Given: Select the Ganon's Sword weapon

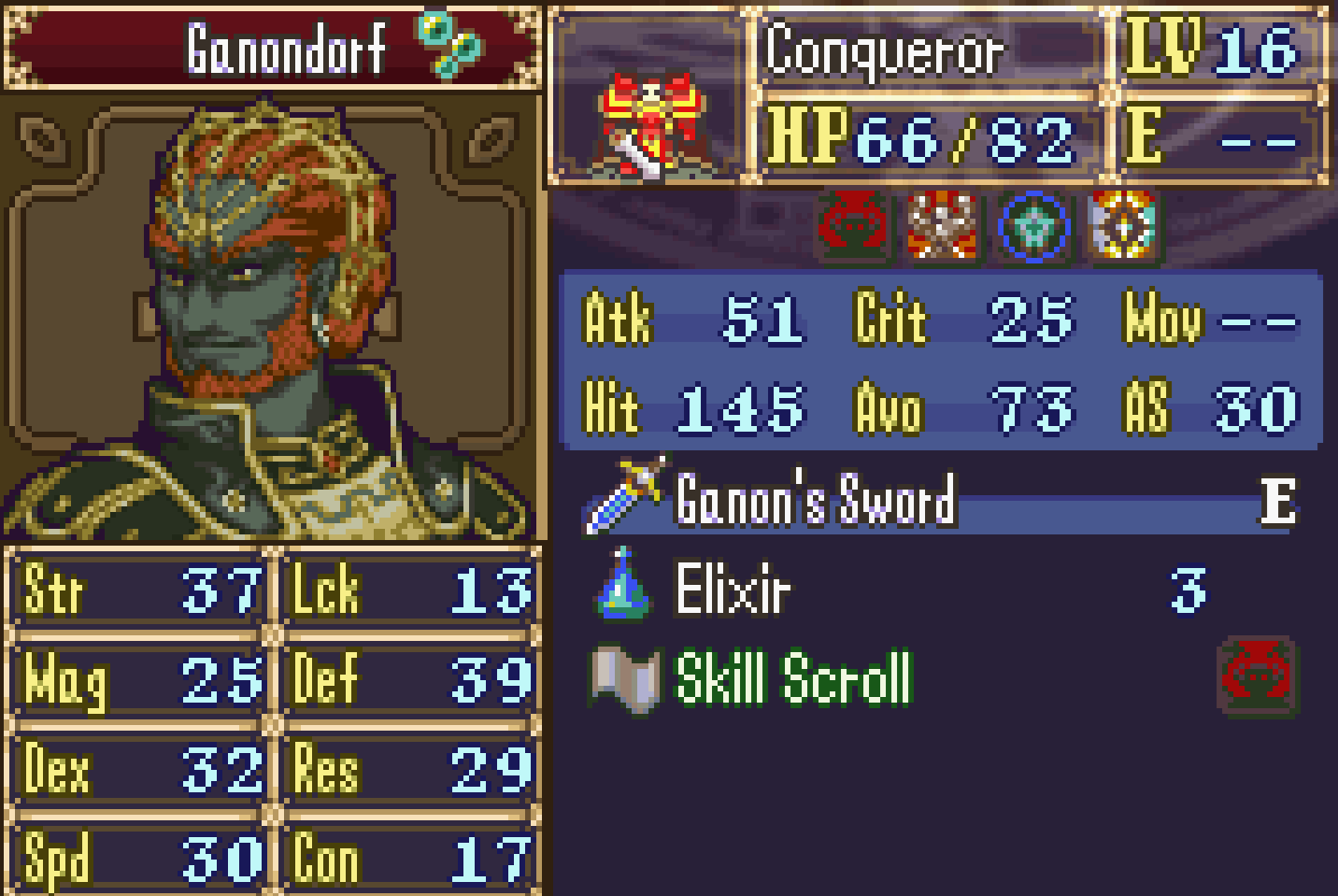Looking at the screenshot, I should point(815,501).
